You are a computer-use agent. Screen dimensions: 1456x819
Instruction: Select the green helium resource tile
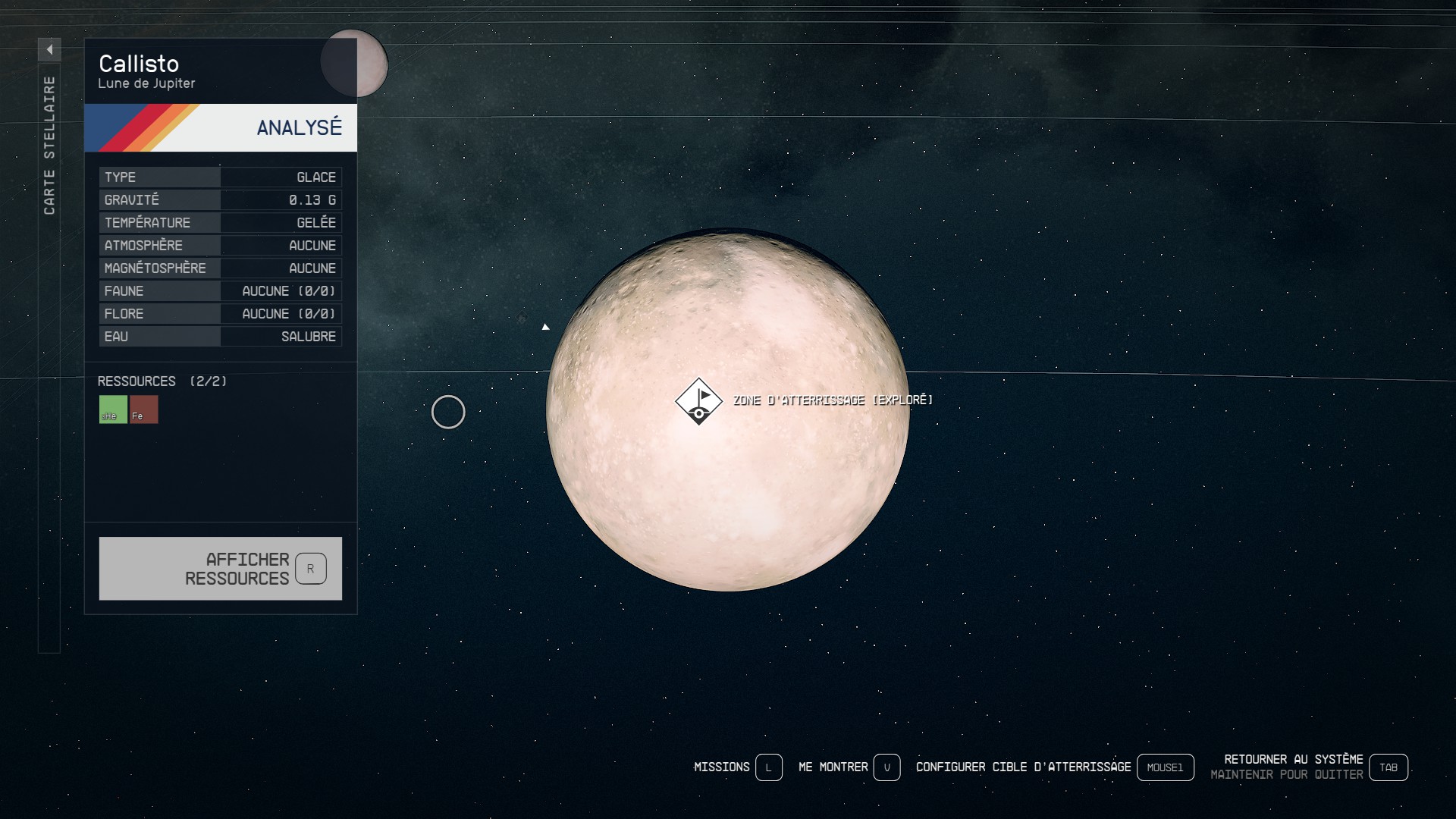[113, 409]
